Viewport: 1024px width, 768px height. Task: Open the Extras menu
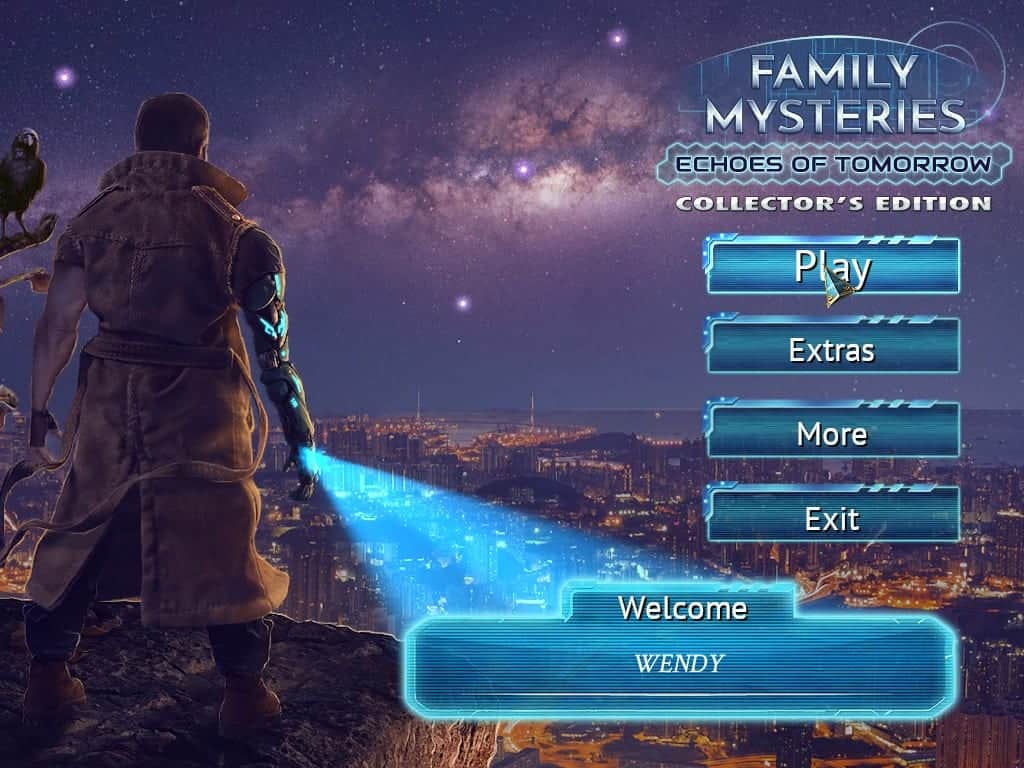click(832, 350)
